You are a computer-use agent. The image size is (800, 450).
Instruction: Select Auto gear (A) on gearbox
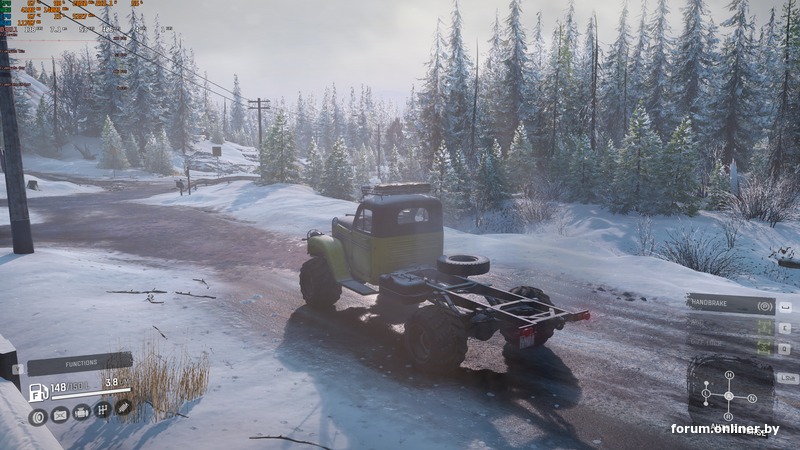pyautogui.click(x=728, y=396)
